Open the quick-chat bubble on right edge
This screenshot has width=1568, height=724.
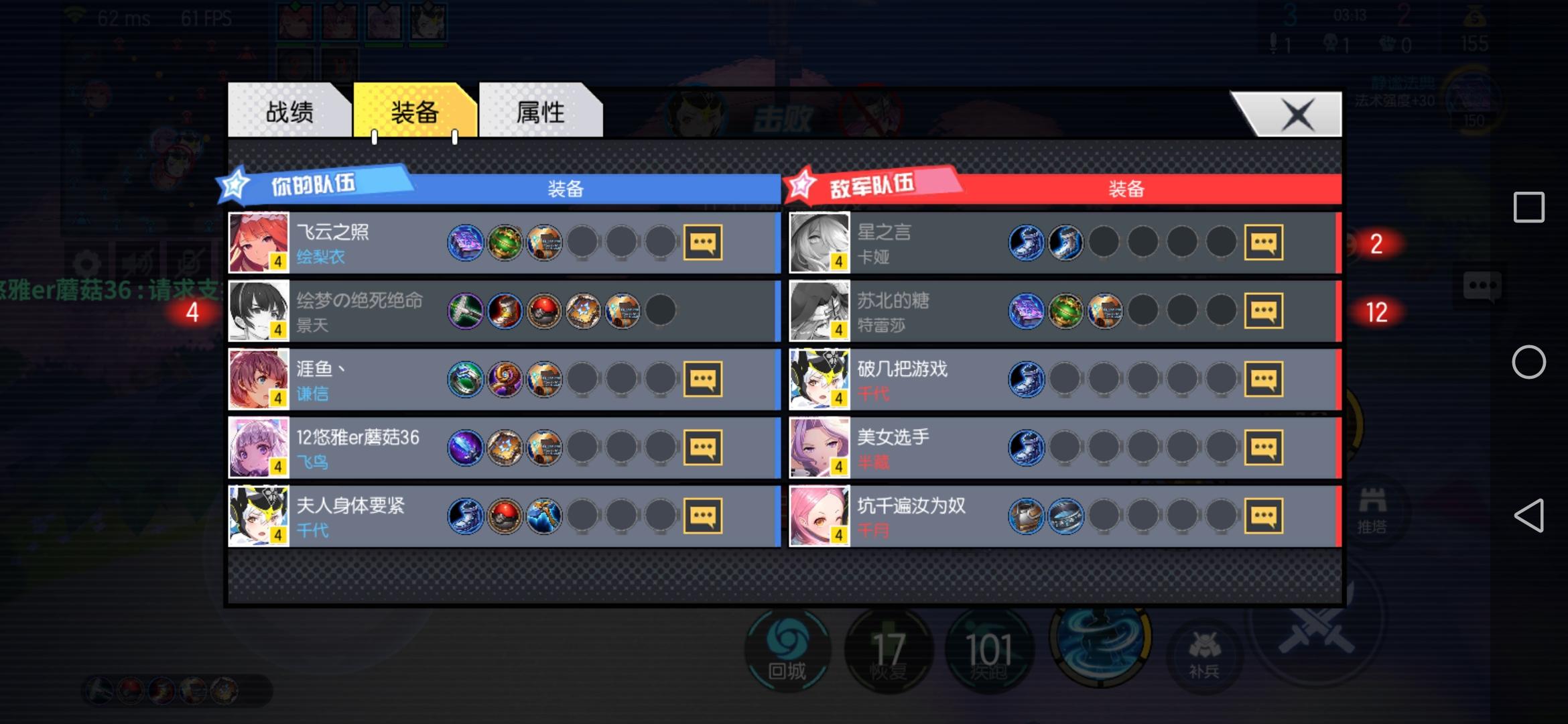point(1484,285)
